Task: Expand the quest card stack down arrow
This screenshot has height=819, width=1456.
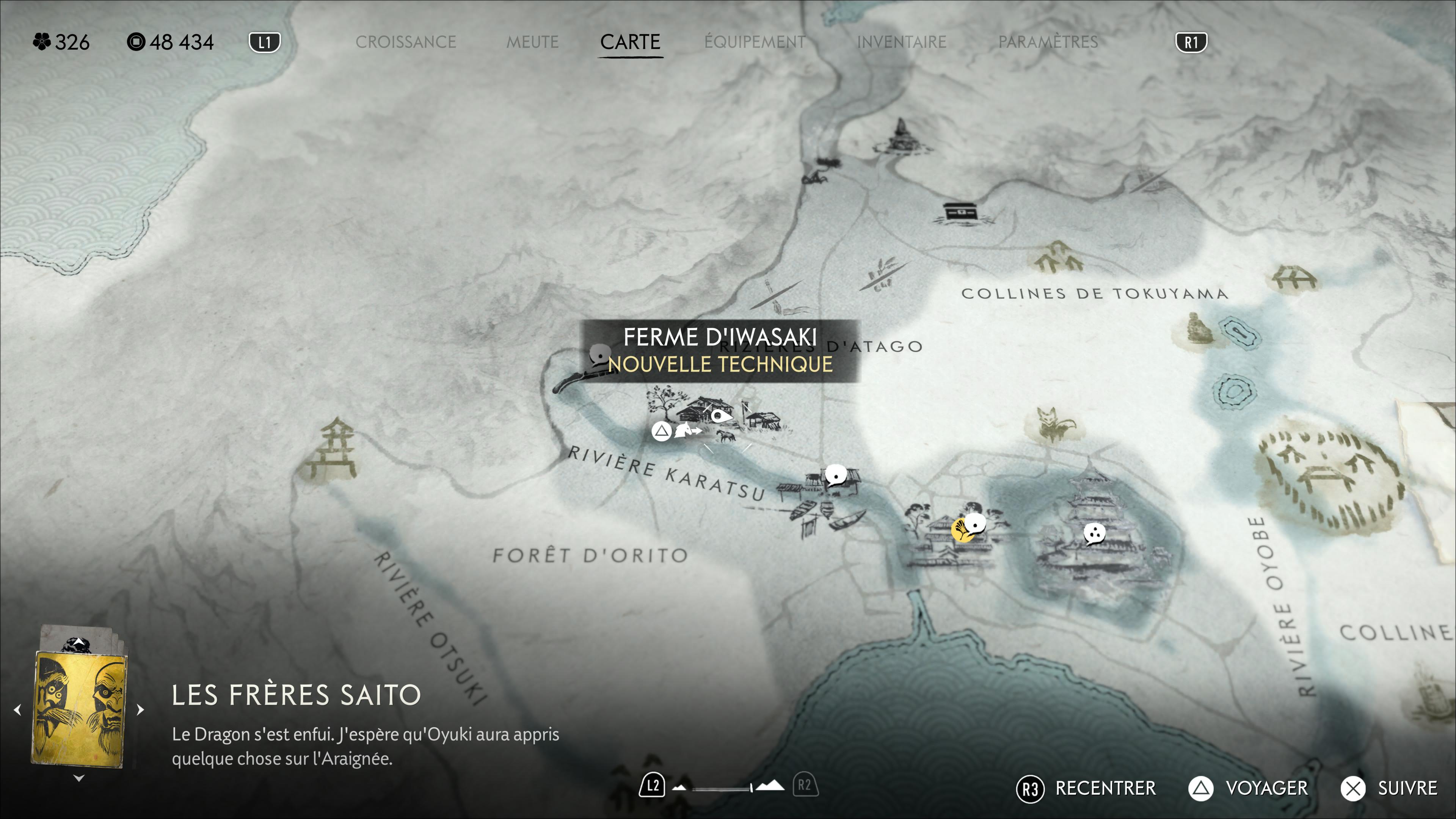Action: click(79, 778)
